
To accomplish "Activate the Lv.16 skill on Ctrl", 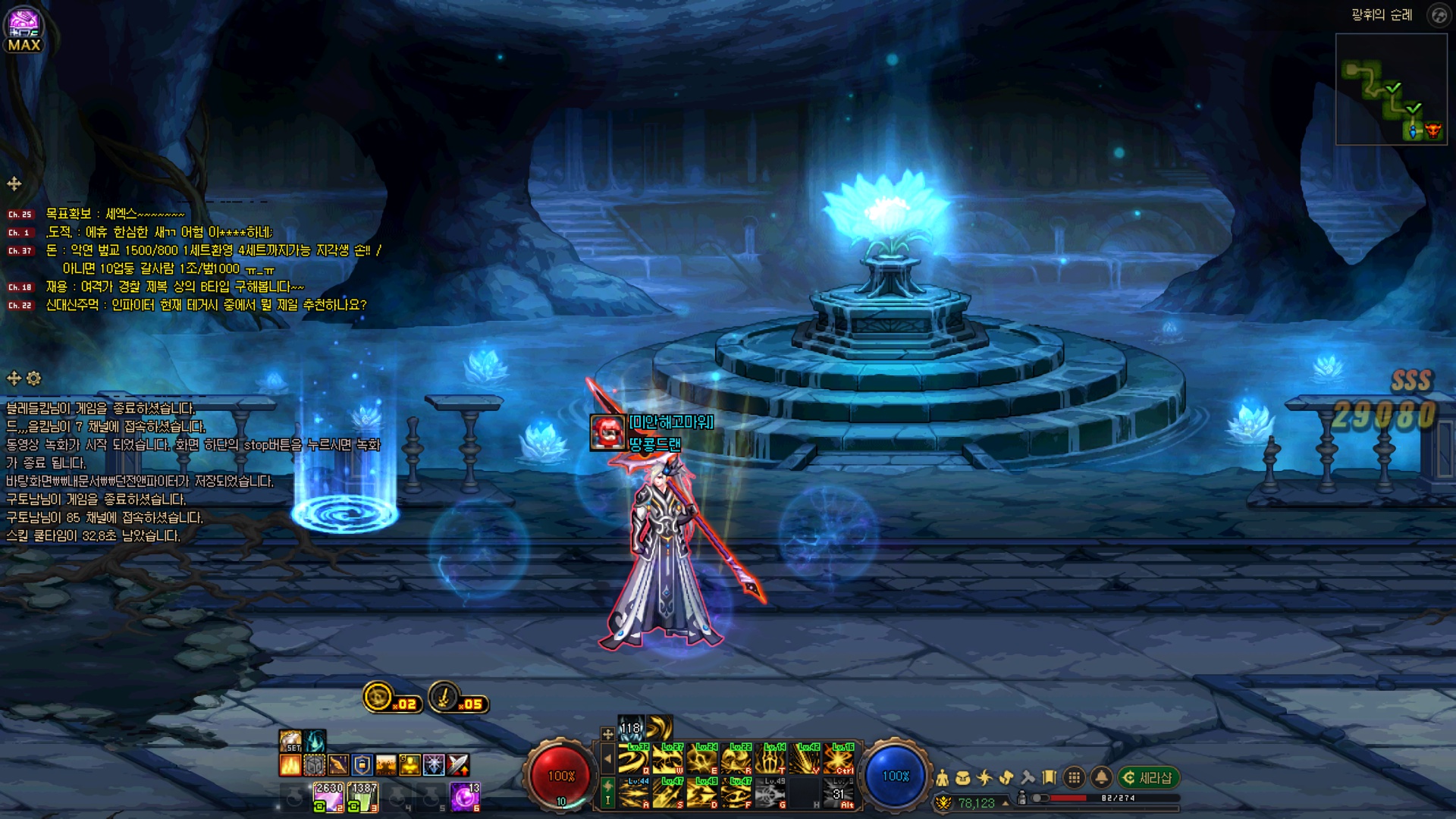I will [x=839, y=759].
